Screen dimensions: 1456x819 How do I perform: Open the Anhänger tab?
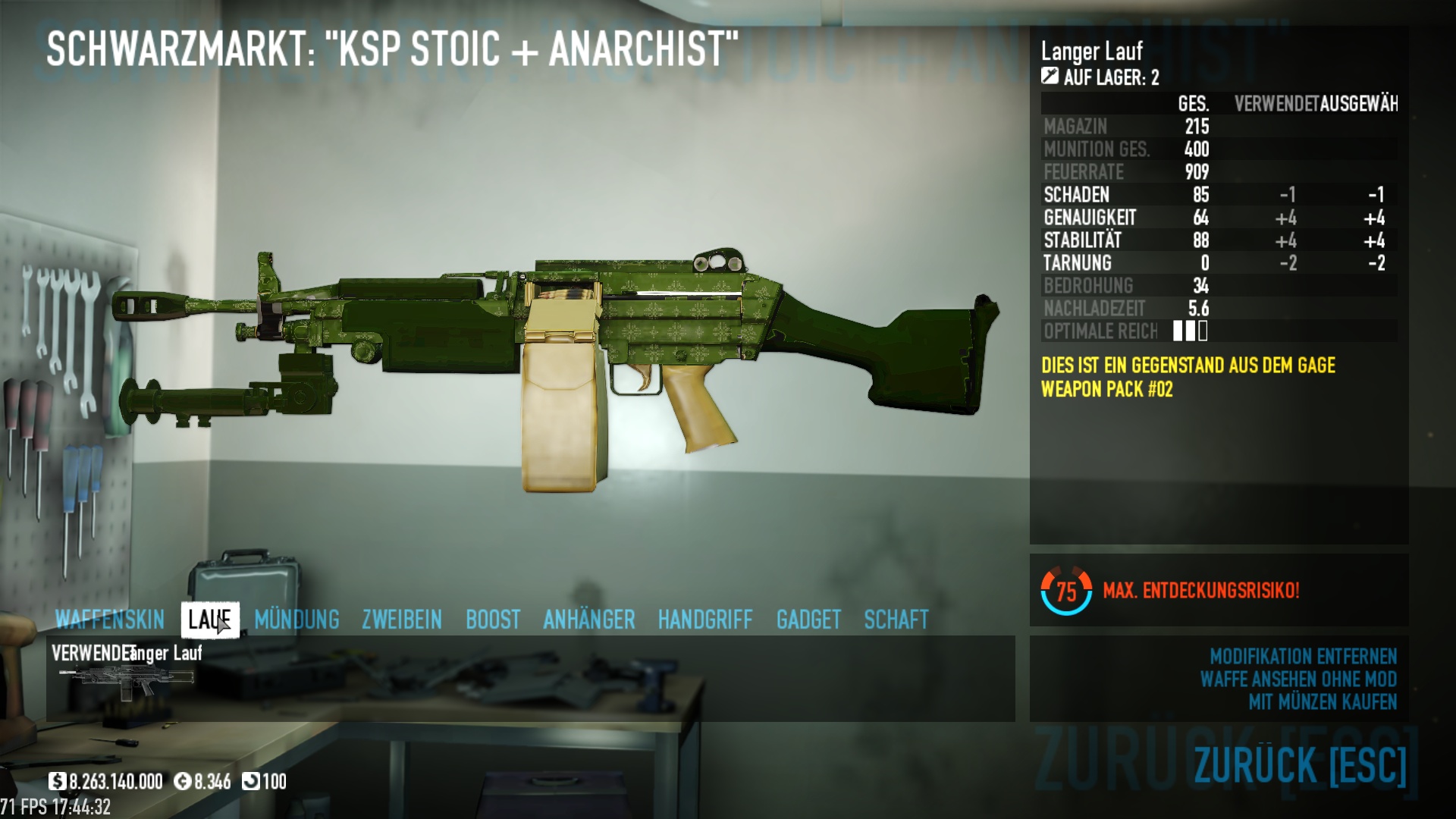(x=589, y=620)
